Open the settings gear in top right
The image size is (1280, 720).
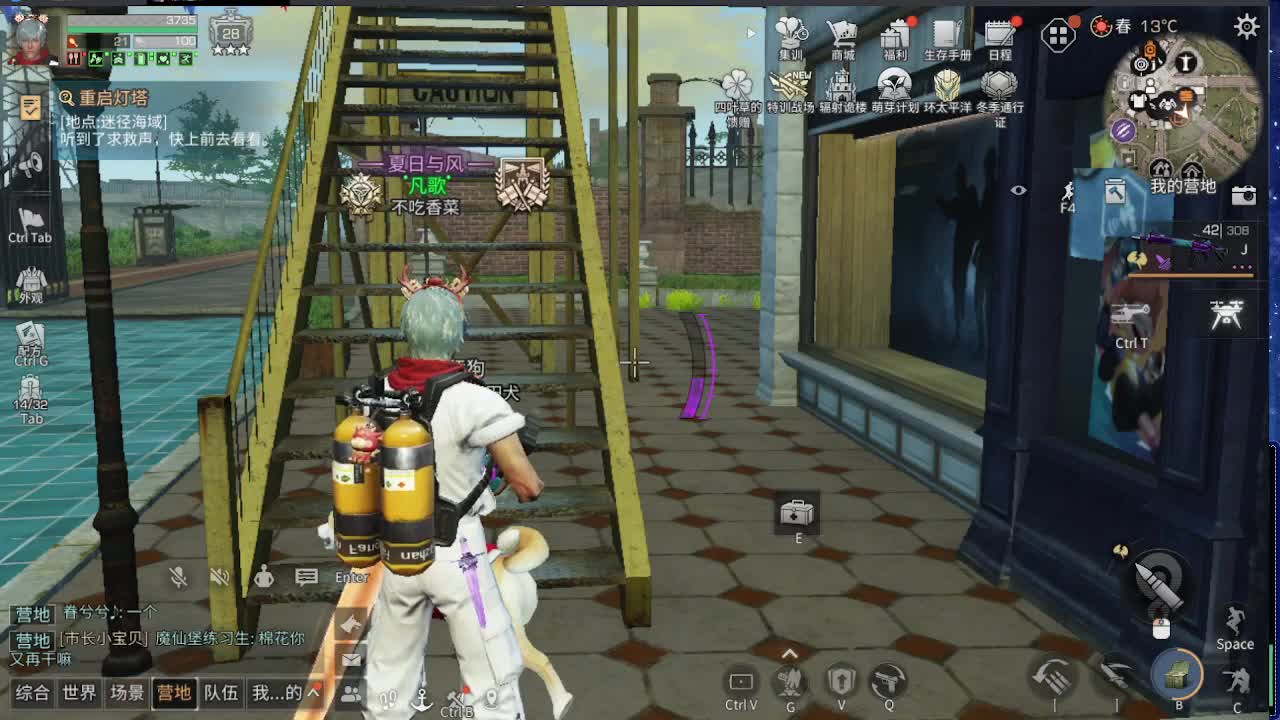click(1247, 26)
